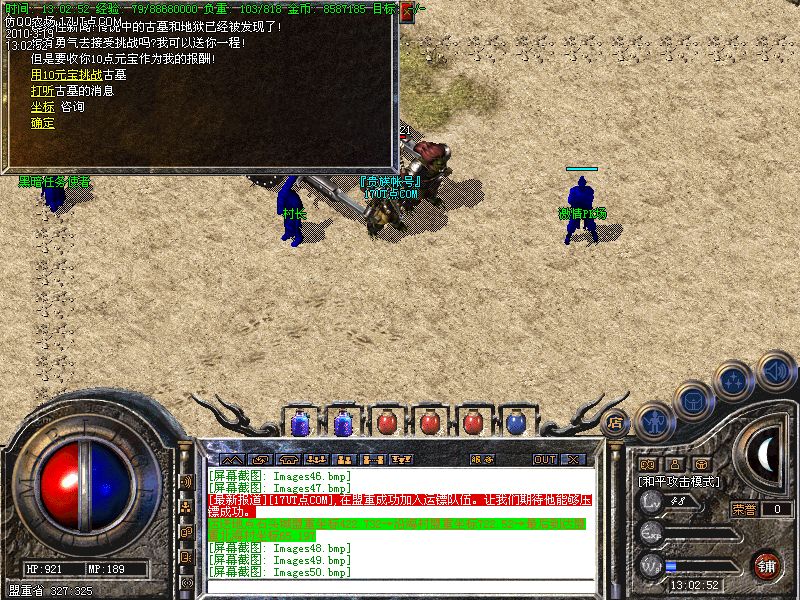Open the bag round button
Viewport: 800px width, 600px height.
tap(693, 401)
